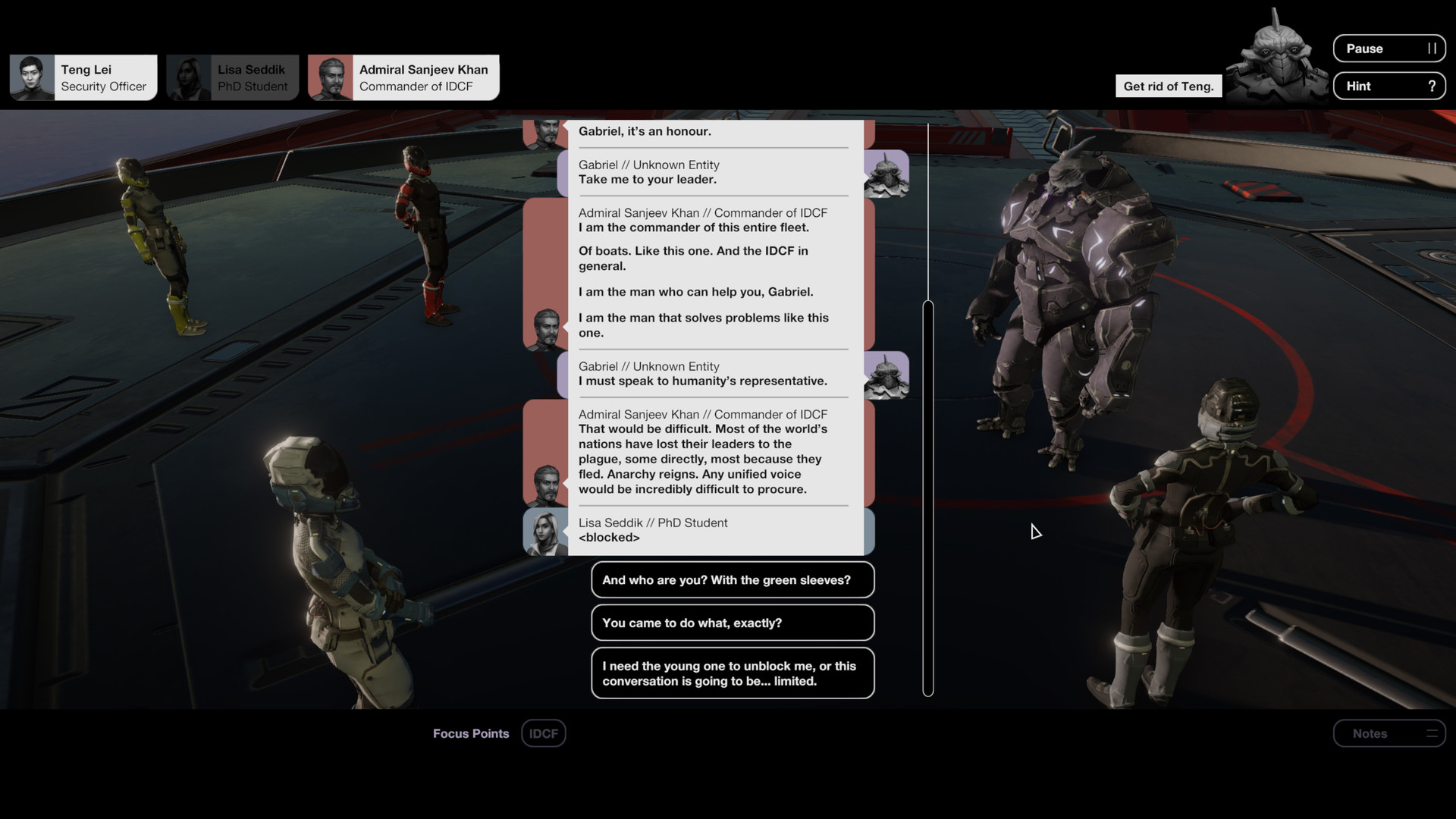Pick the dialogue about unblocking the young one
This screenshot has height=819, width=1456.
tap(732, 673)
